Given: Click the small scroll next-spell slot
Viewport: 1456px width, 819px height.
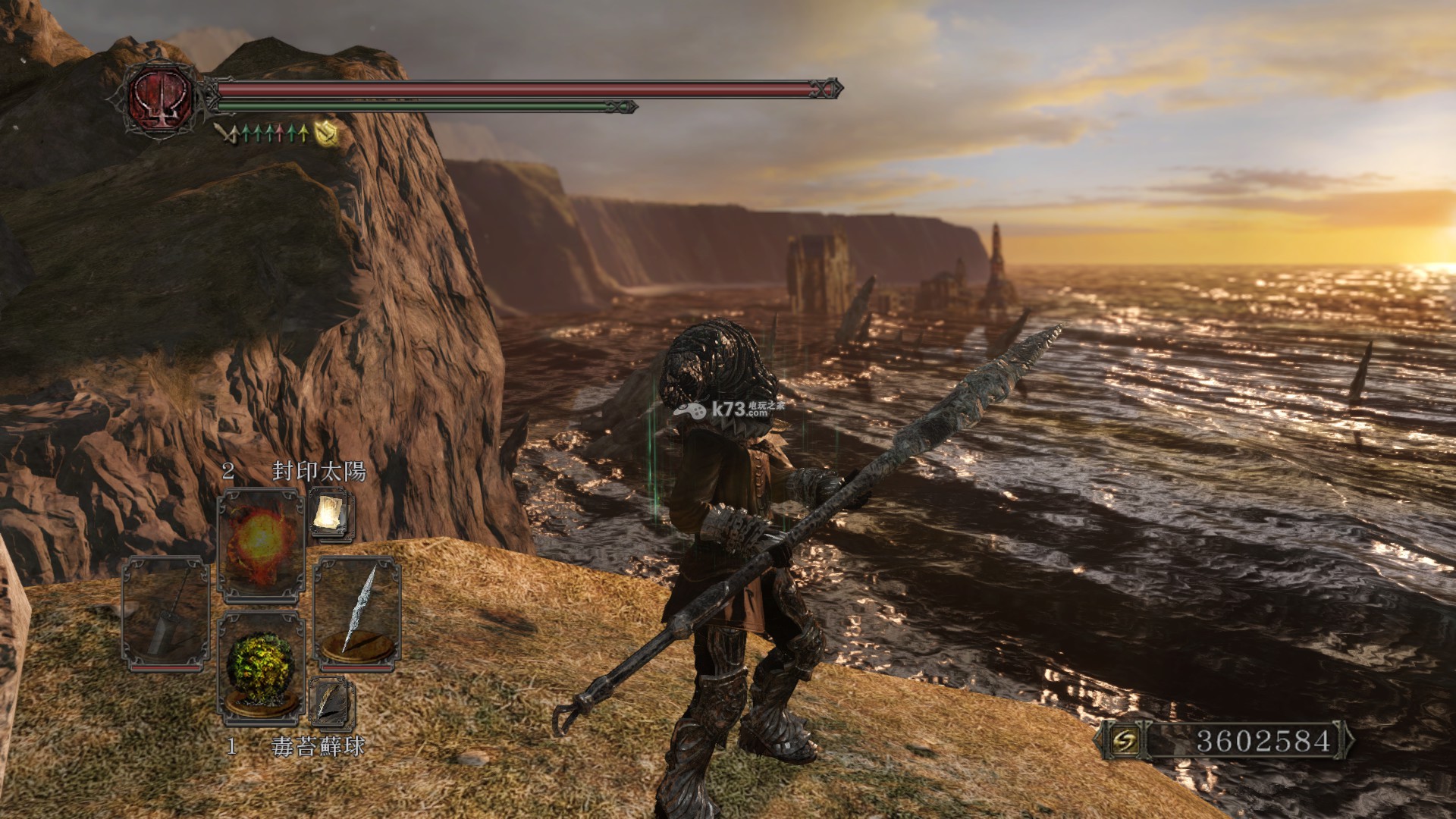Looking at the screenshot, I should pos(331,513).
